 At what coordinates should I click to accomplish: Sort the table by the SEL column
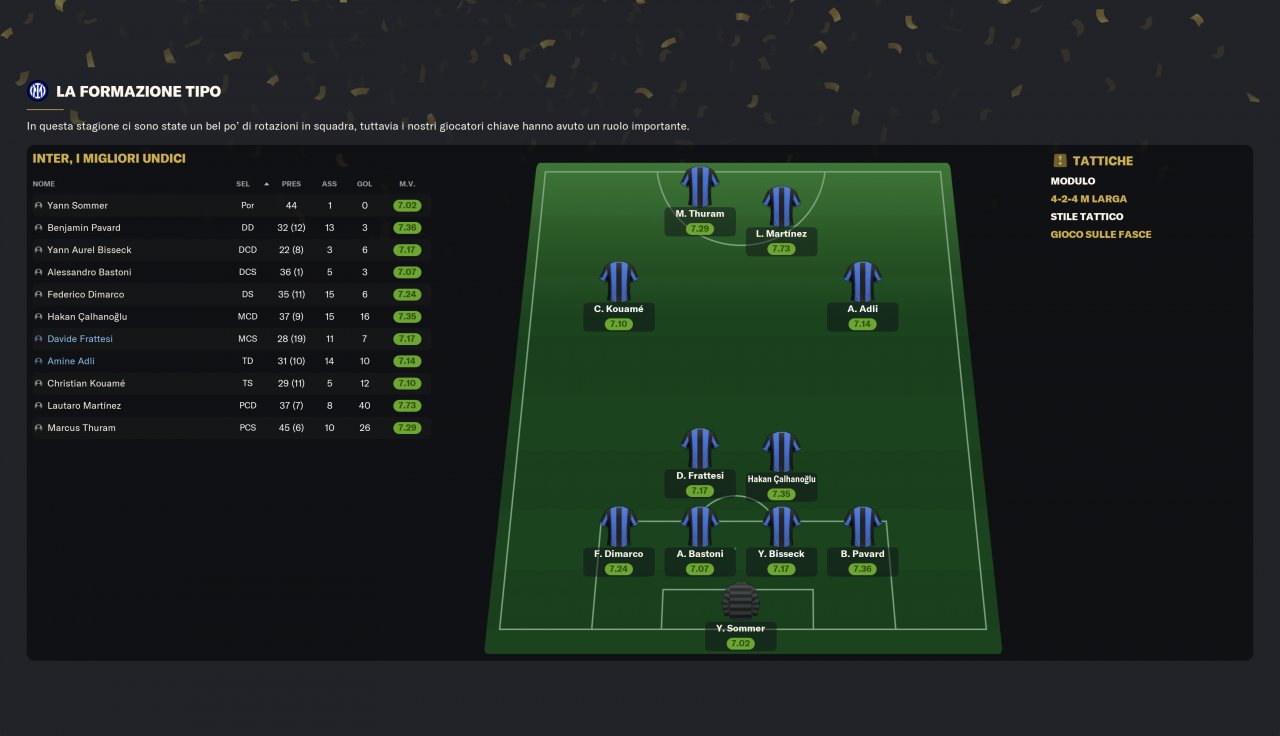(243, 184)
